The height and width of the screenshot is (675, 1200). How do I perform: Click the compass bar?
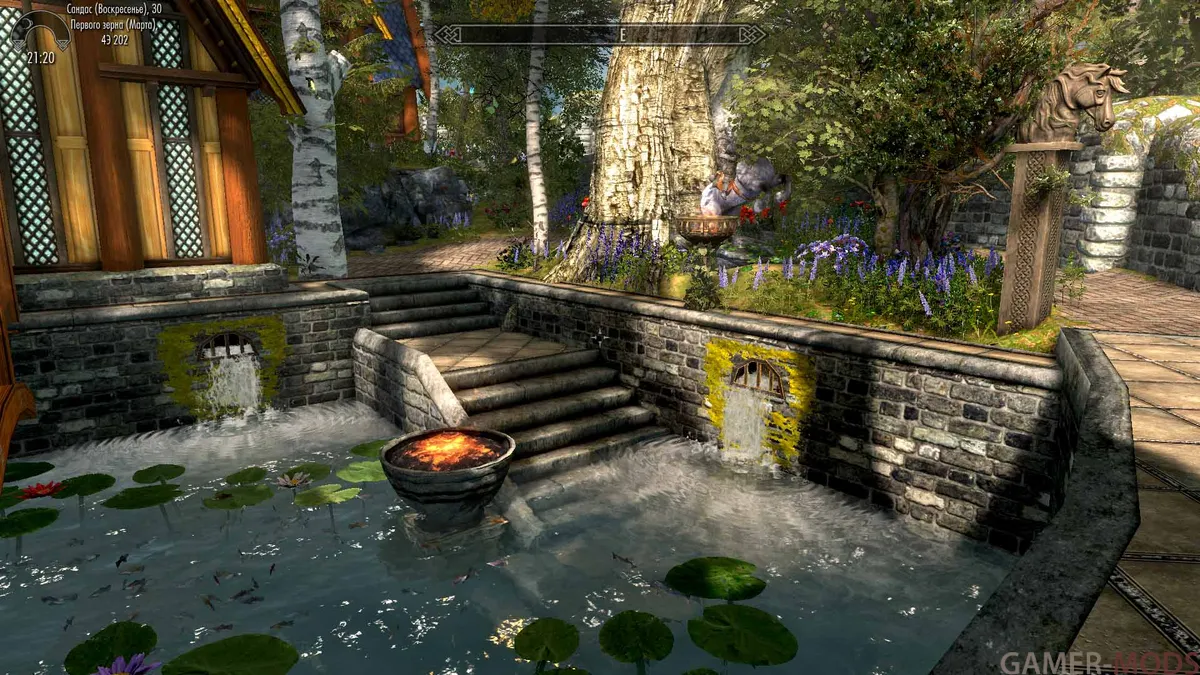[600, 35]
